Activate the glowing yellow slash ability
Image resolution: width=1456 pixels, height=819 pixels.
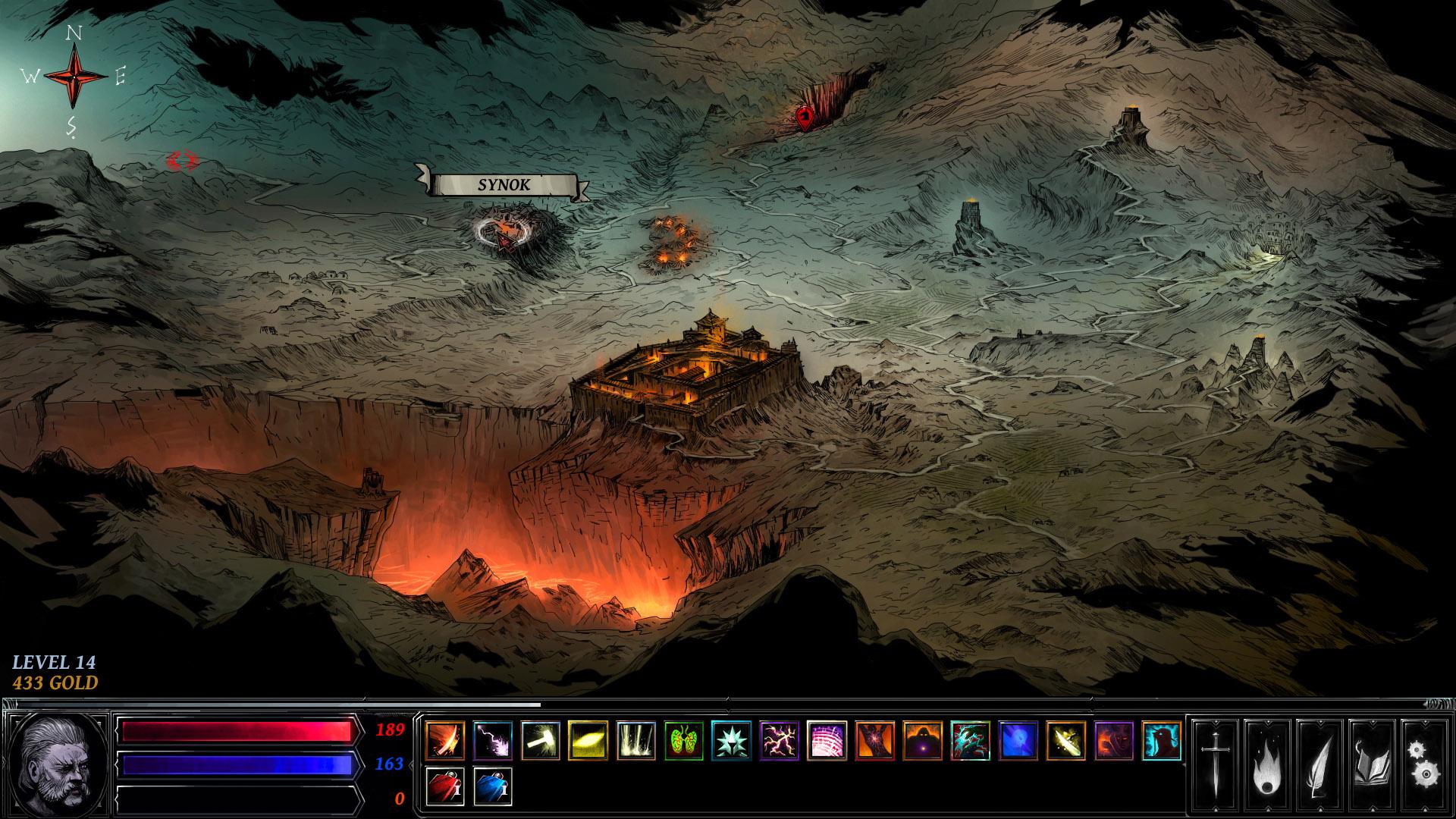(x=588, y=740)
